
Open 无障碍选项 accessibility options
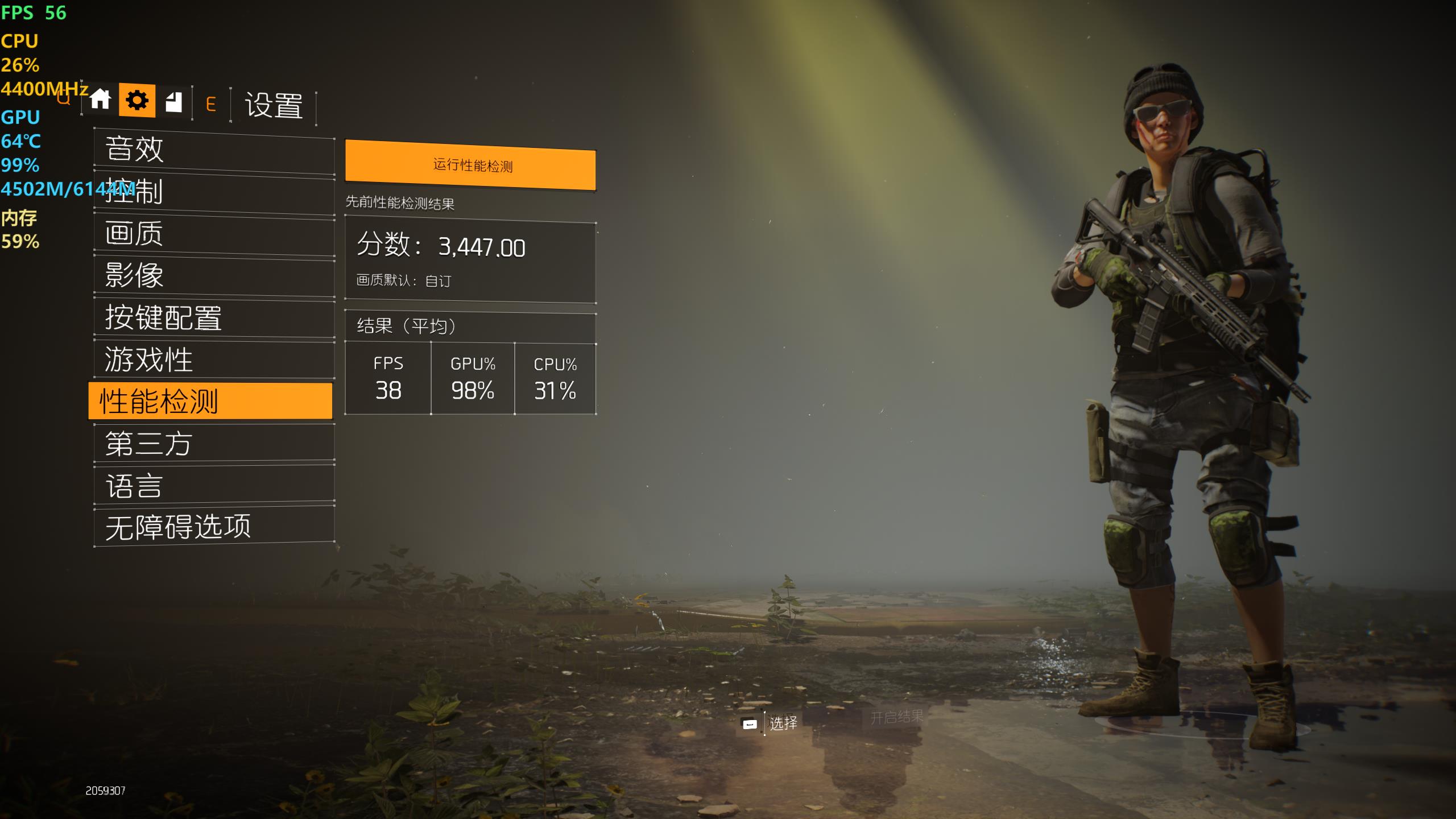pyautogui.click(x=214, y=527)
